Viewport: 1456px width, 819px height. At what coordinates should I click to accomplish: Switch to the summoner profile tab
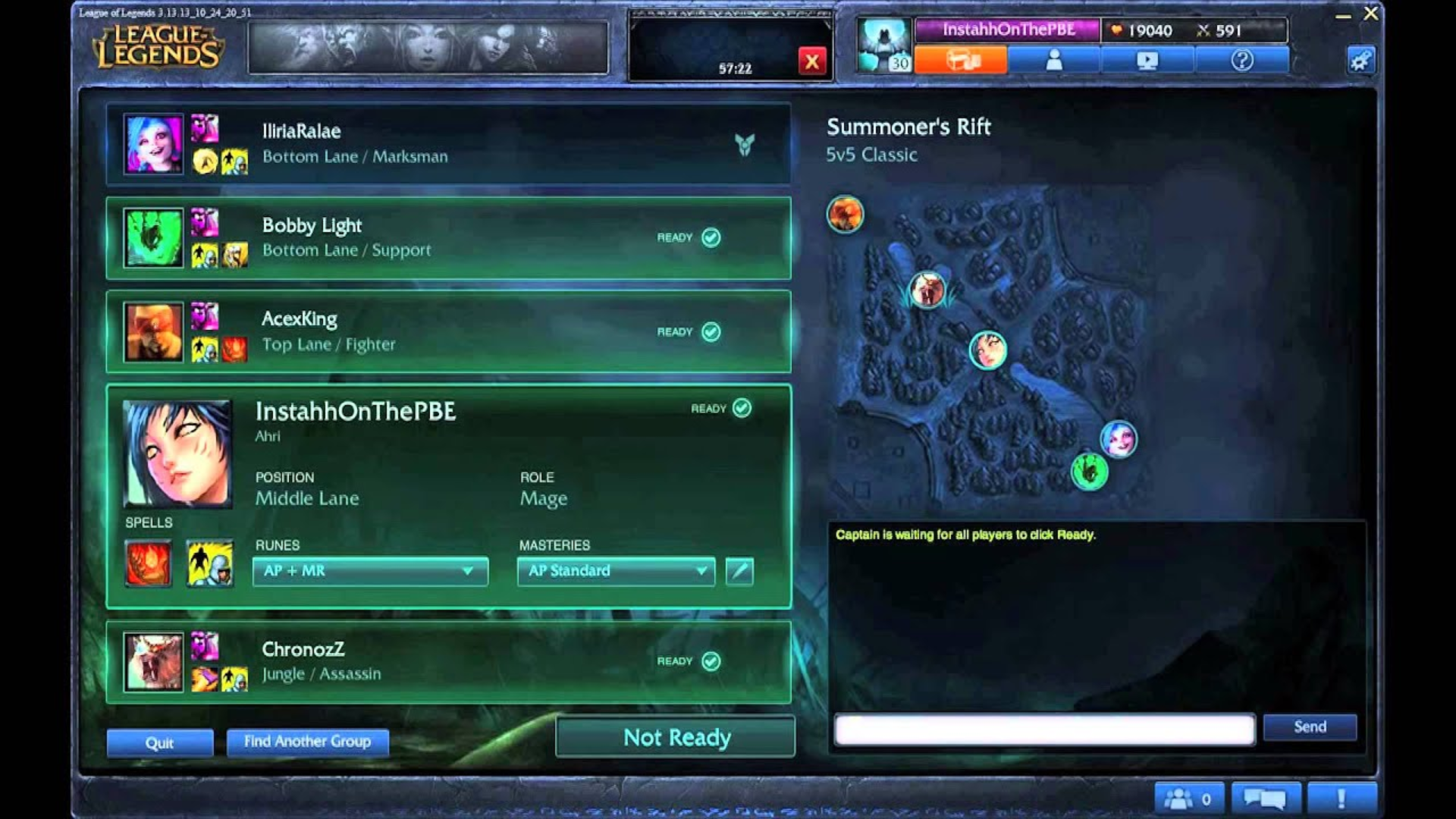1054,59
